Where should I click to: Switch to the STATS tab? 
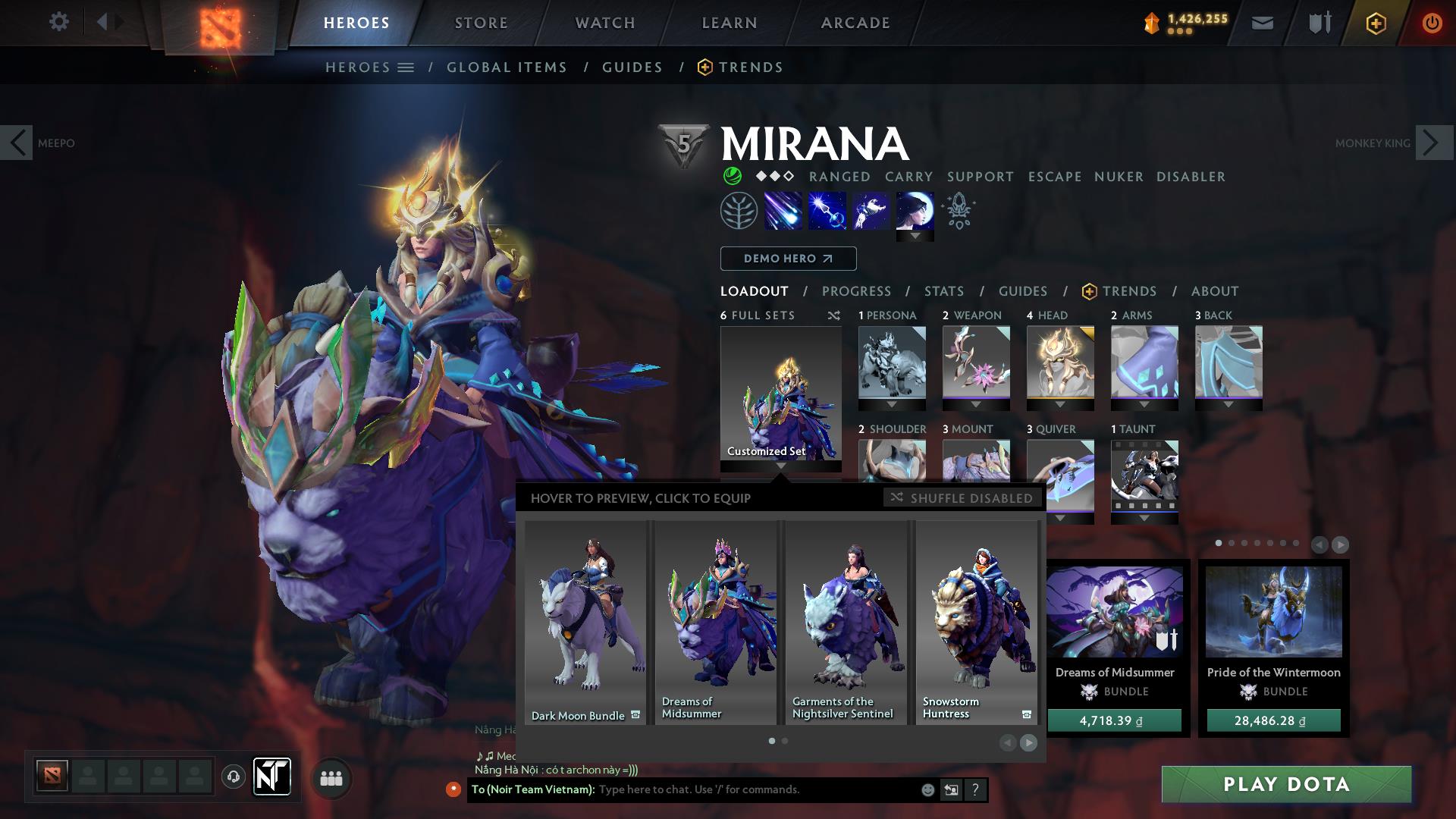[943, 291]
